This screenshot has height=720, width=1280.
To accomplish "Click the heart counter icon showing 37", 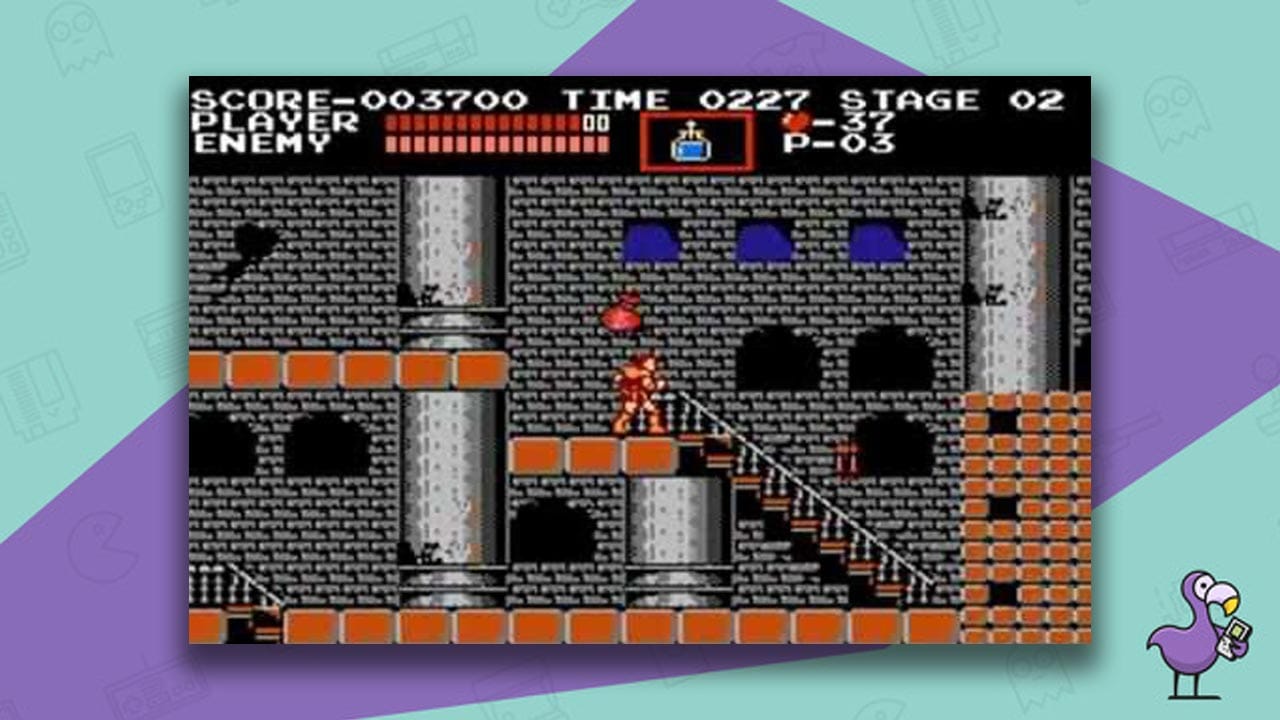I will [x=795, y=119].
